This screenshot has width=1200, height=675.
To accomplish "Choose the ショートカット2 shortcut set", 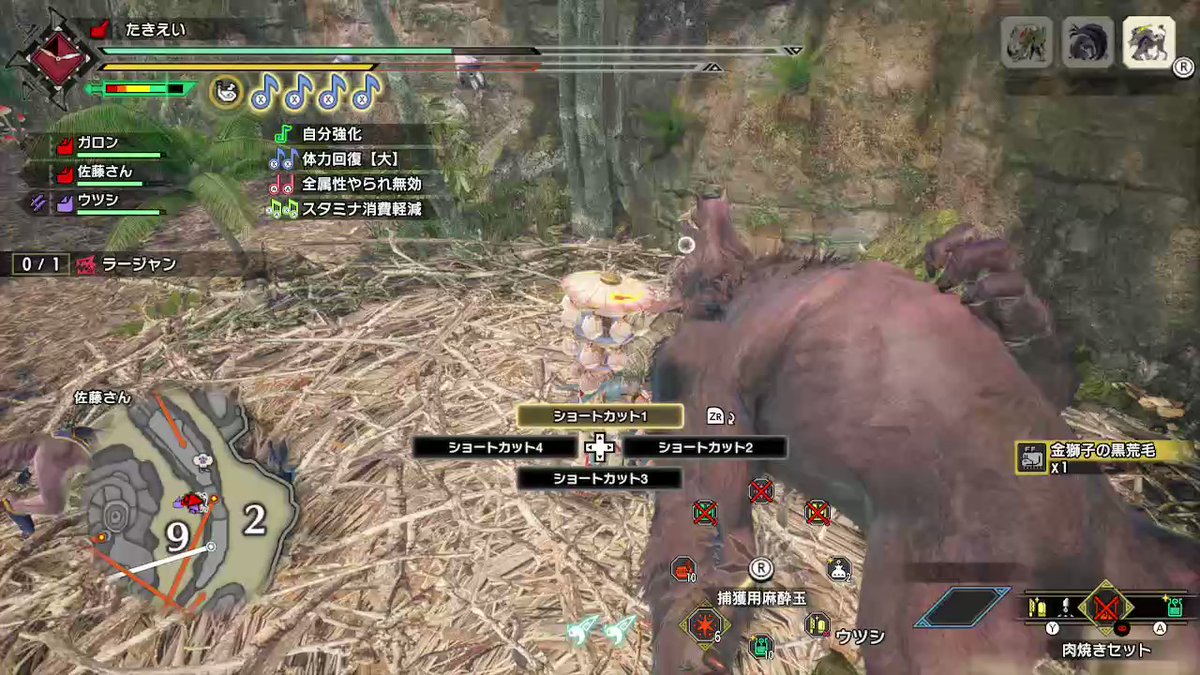I will pos(705,447).
